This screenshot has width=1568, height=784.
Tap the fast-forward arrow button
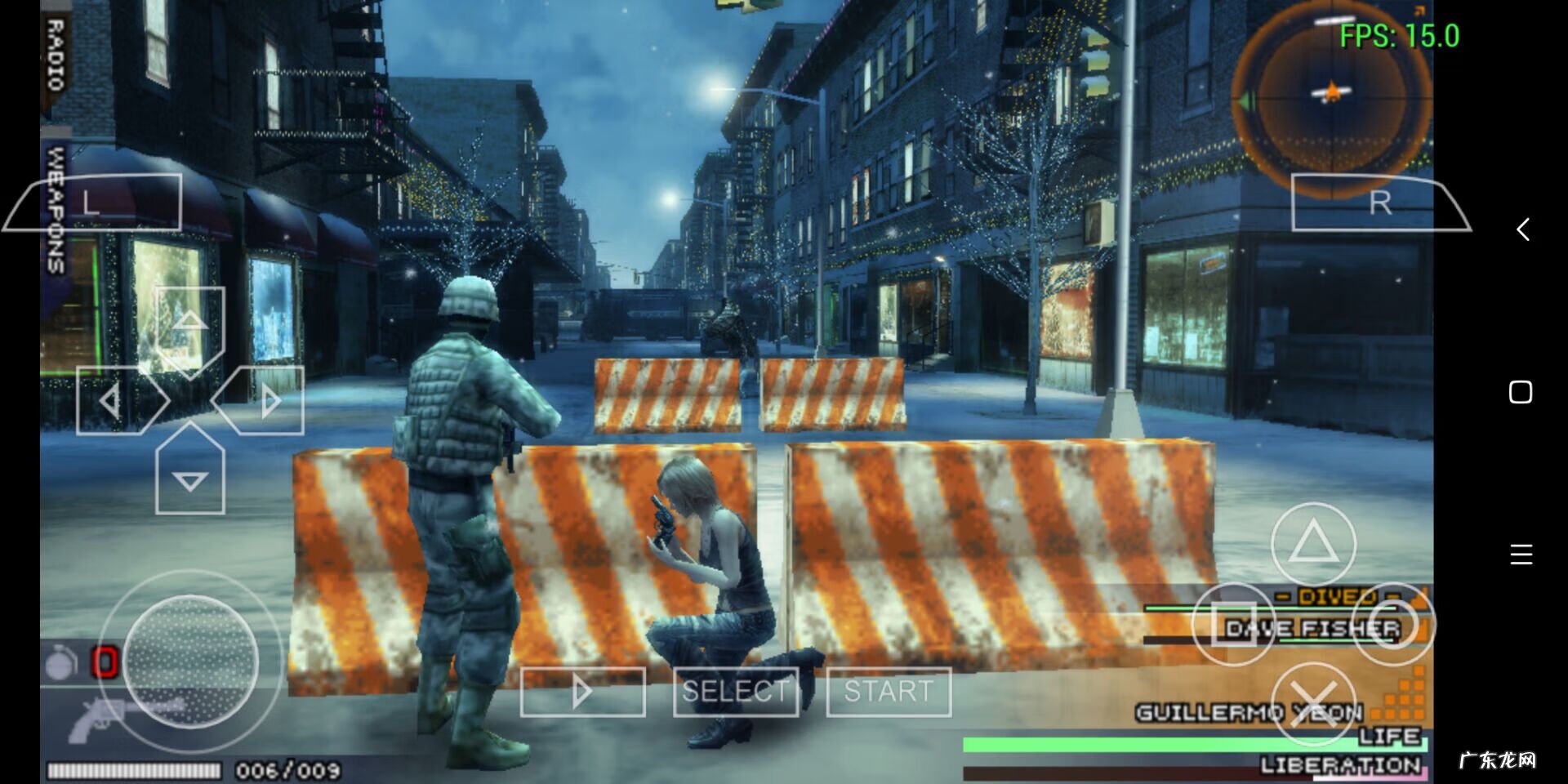click(x=582, y=692)
